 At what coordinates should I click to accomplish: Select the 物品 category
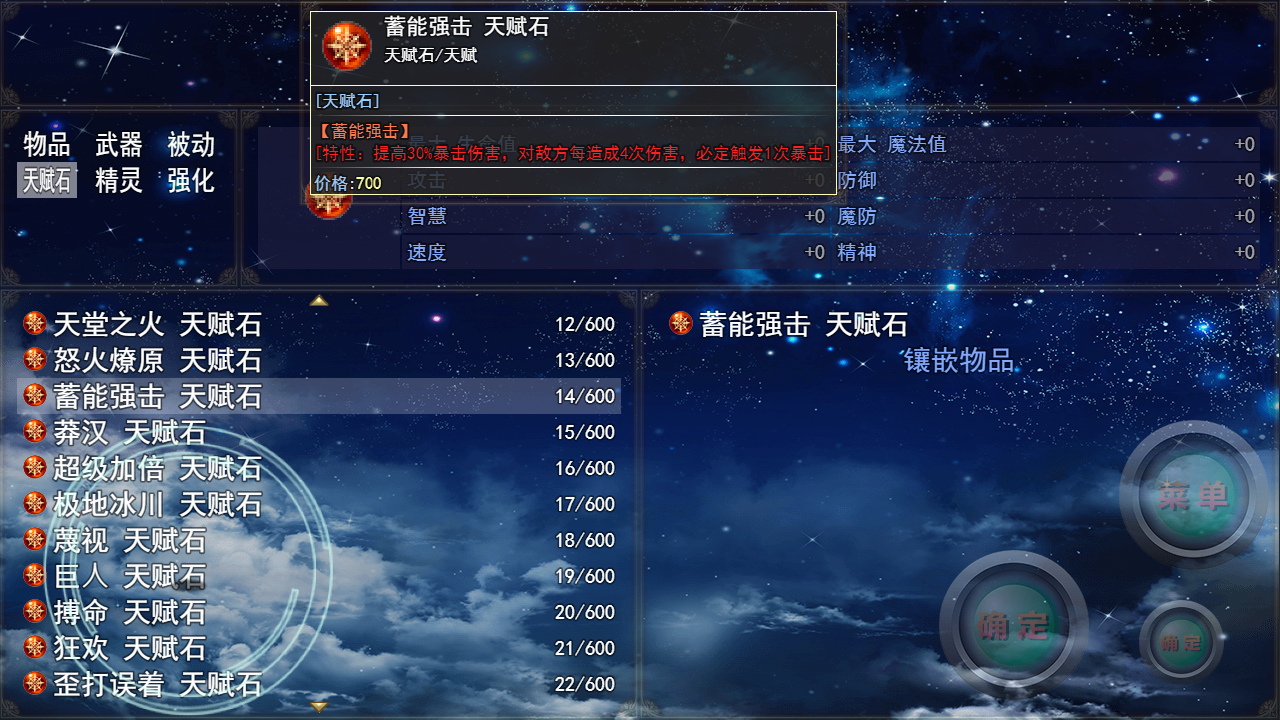46,145
